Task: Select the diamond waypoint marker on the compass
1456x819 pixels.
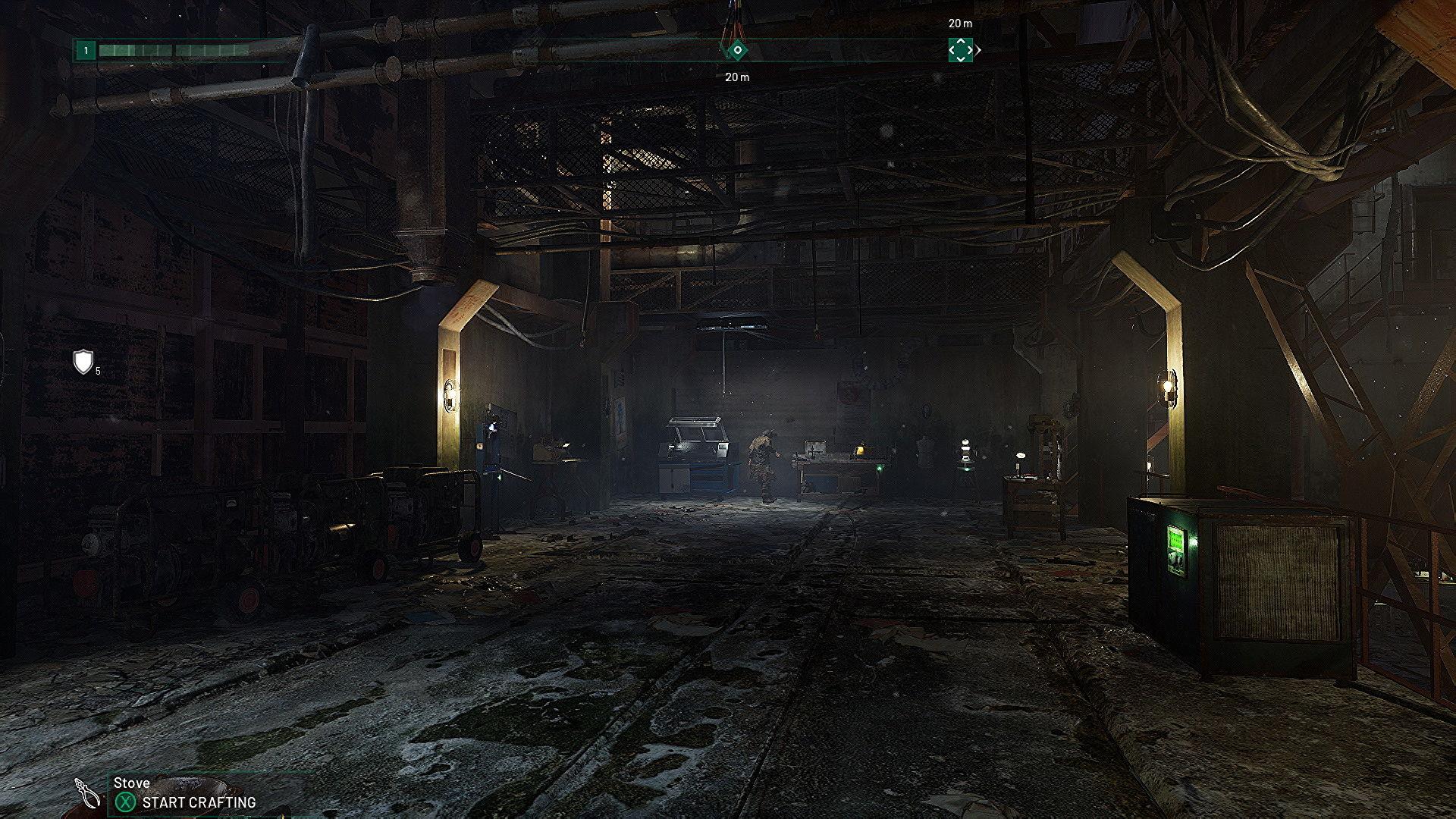Action: [737, 50]
